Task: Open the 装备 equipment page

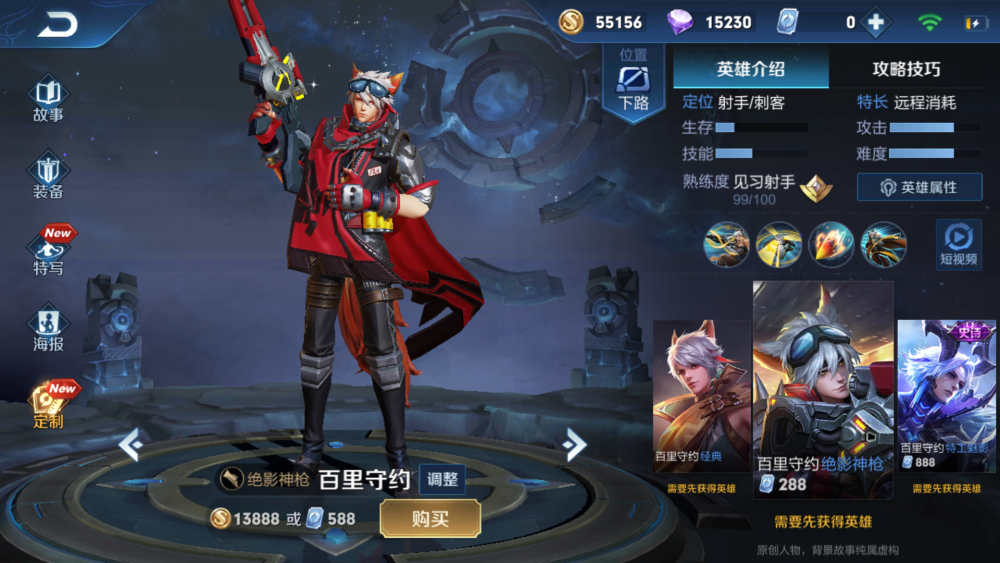Action: pos(48,176)
